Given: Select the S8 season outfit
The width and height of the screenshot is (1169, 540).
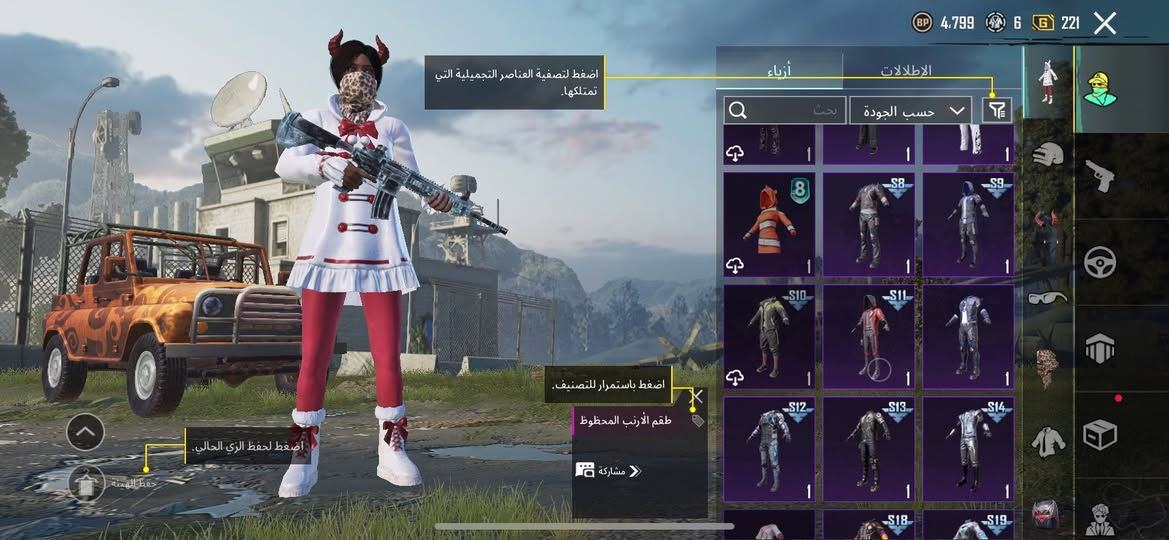Looking at the screenshot, I should pyautogui.click(x=868, y=224).
